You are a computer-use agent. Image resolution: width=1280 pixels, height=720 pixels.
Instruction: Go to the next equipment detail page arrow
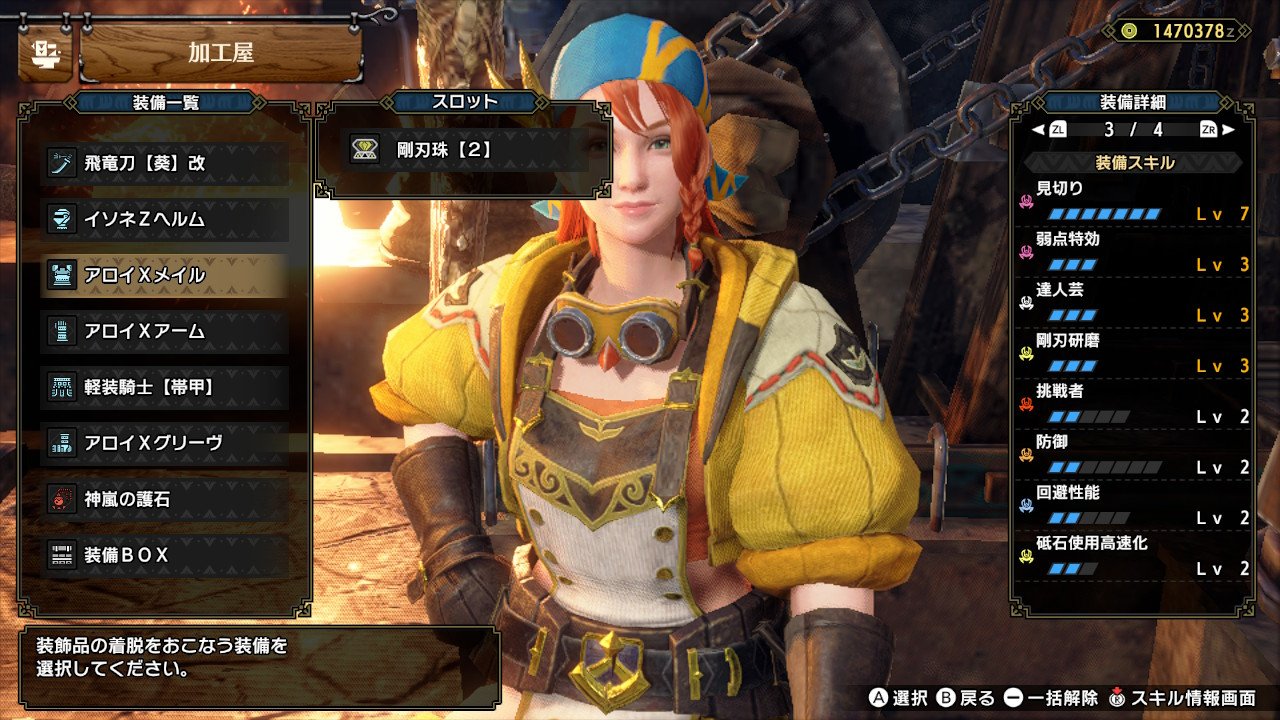click(x=1228, y=129)
